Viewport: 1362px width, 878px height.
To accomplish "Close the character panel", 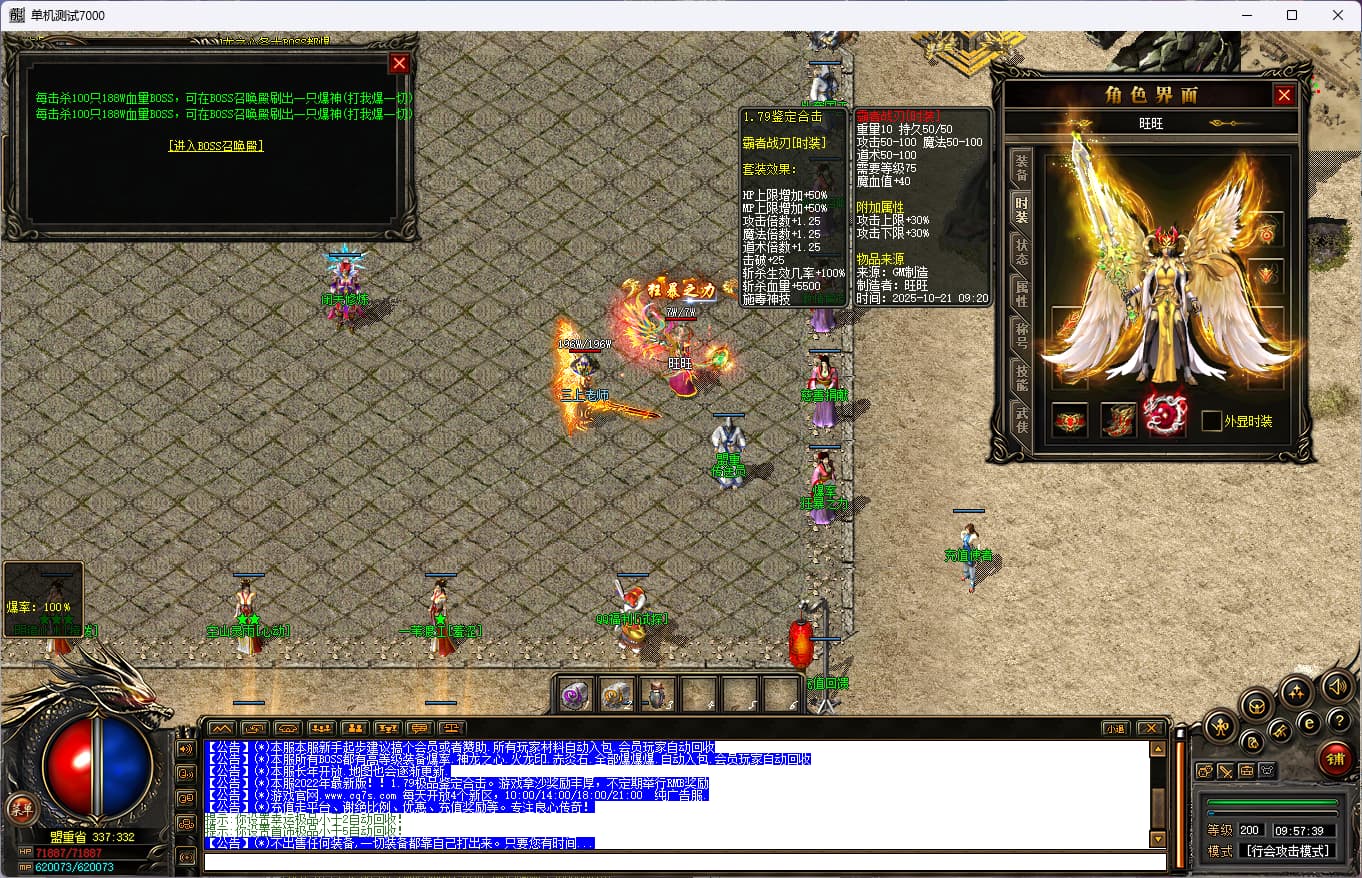I will coord(1284,95).
